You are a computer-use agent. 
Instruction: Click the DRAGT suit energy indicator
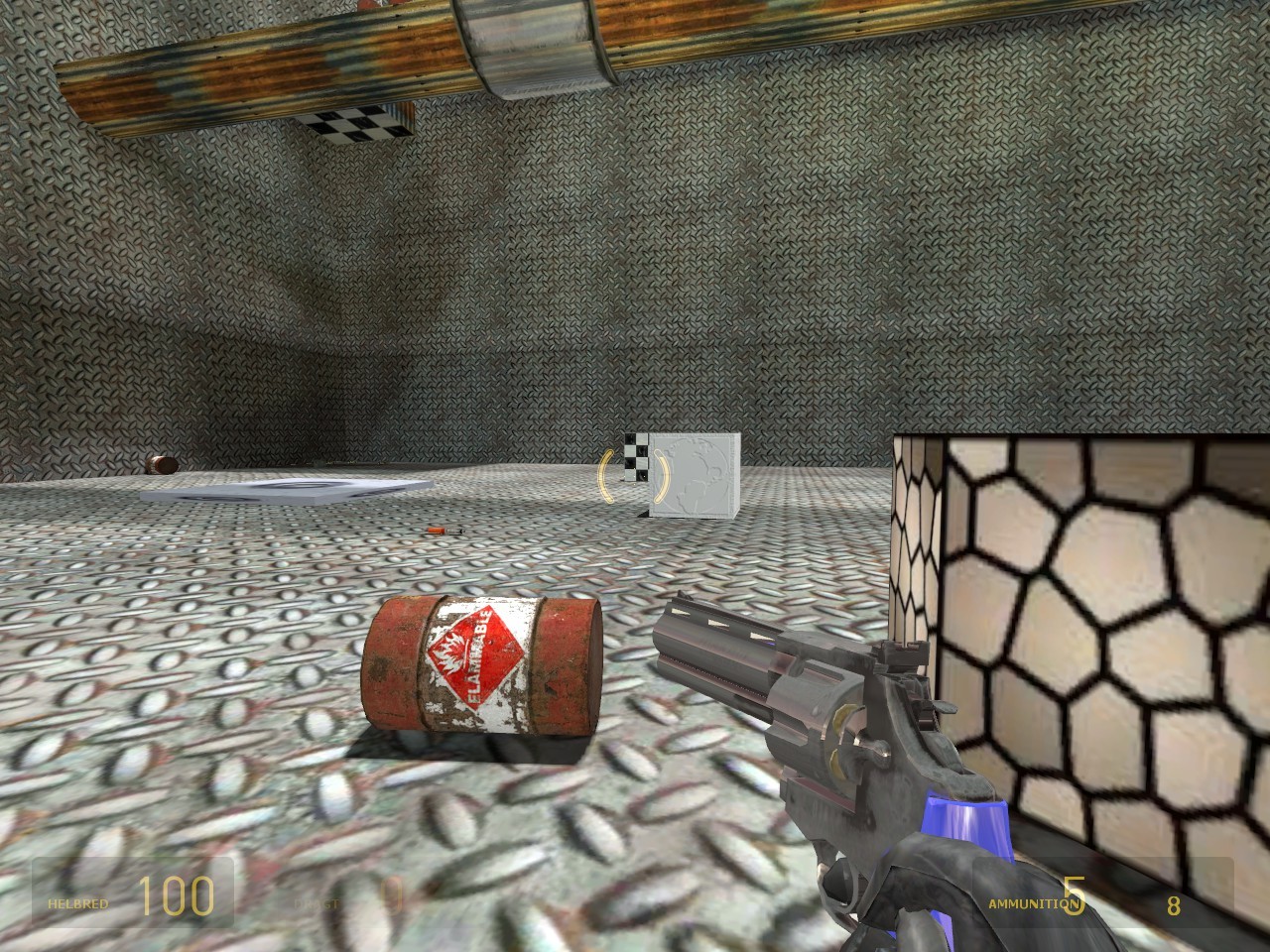click(317, 903)
